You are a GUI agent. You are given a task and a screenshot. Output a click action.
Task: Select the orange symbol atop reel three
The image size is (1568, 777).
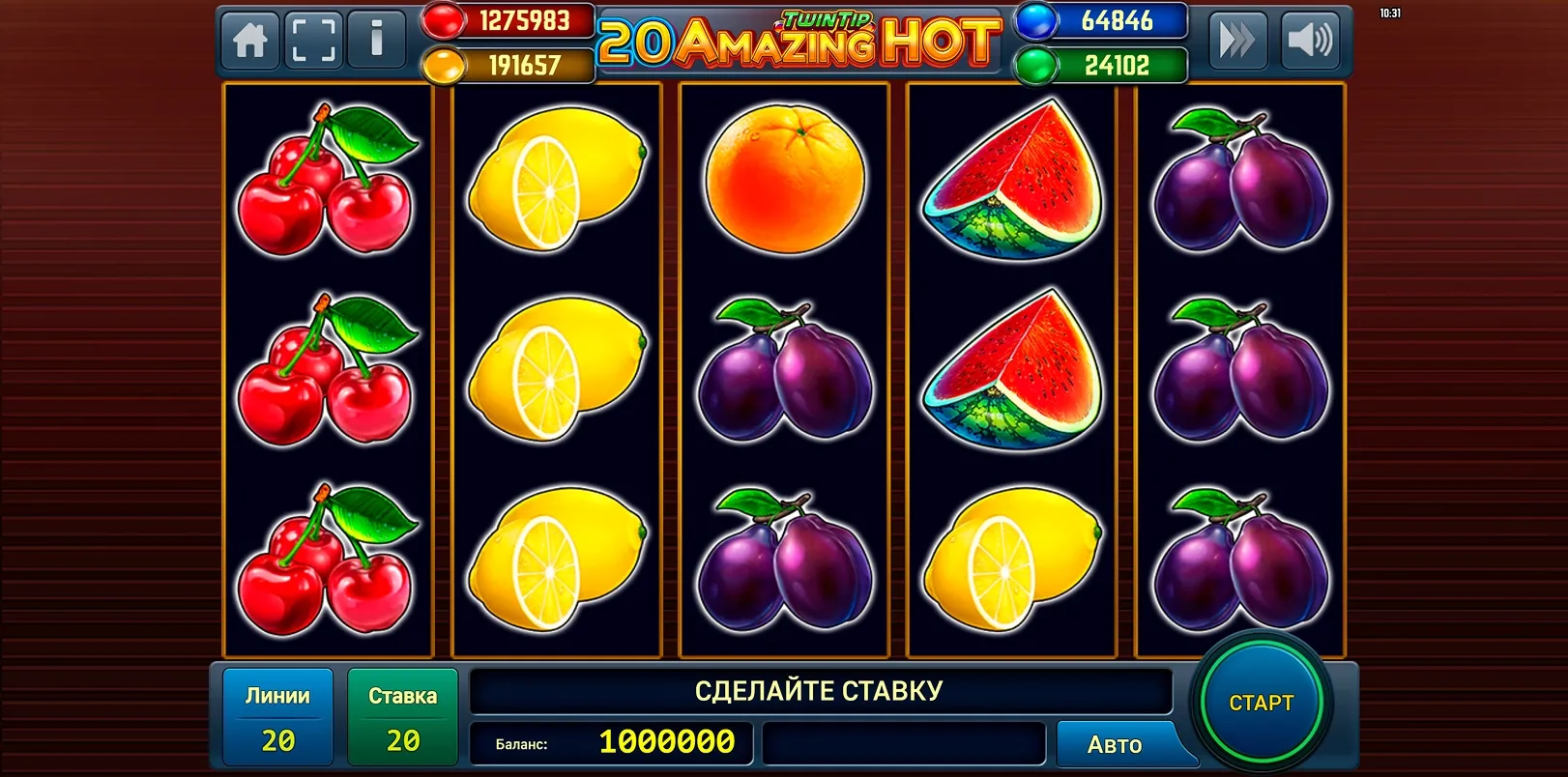(x=783, y=184)
